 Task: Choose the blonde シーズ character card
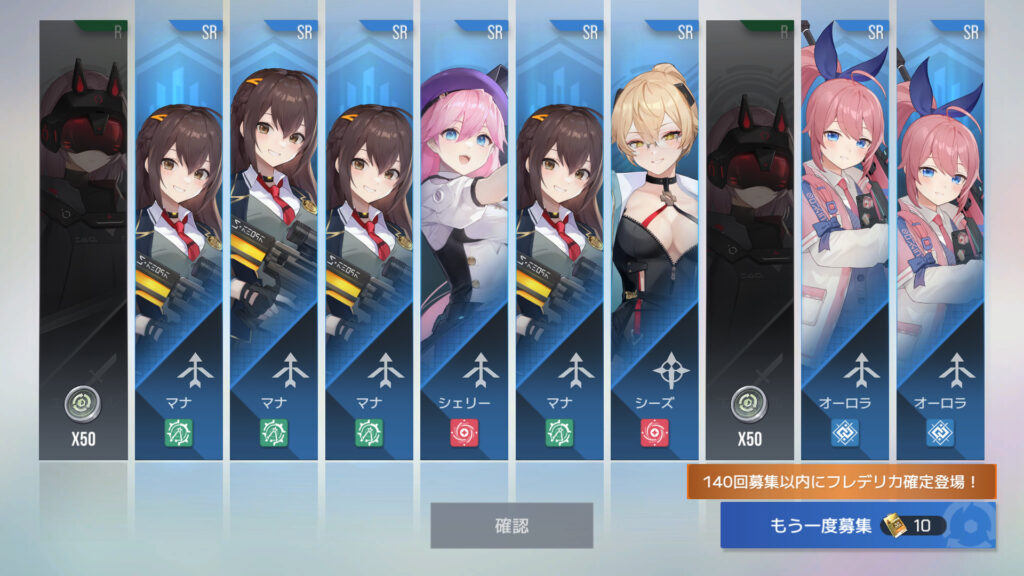coord(655,240)
